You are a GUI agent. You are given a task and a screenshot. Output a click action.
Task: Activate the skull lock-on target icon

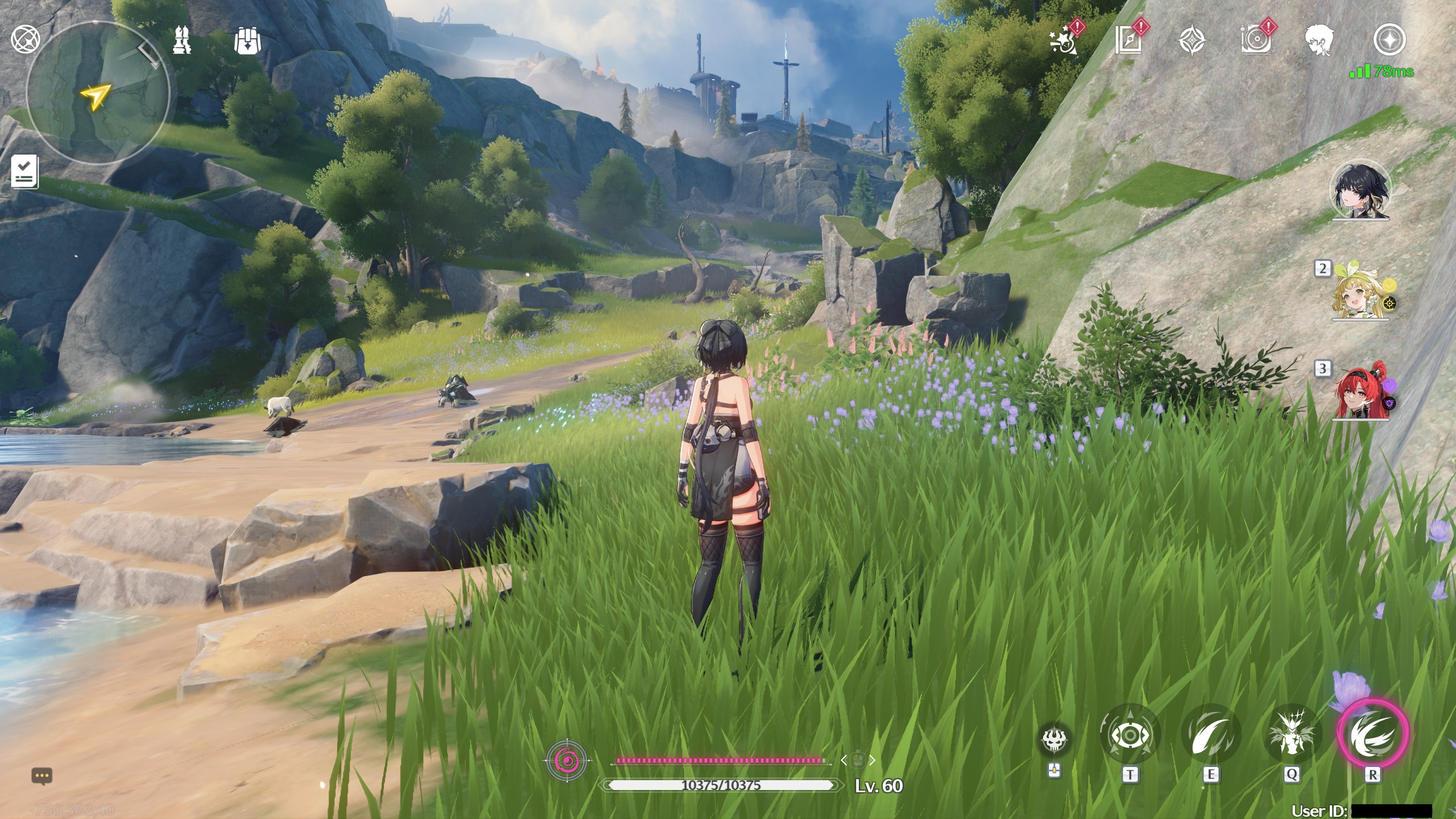pos(1054,739)
